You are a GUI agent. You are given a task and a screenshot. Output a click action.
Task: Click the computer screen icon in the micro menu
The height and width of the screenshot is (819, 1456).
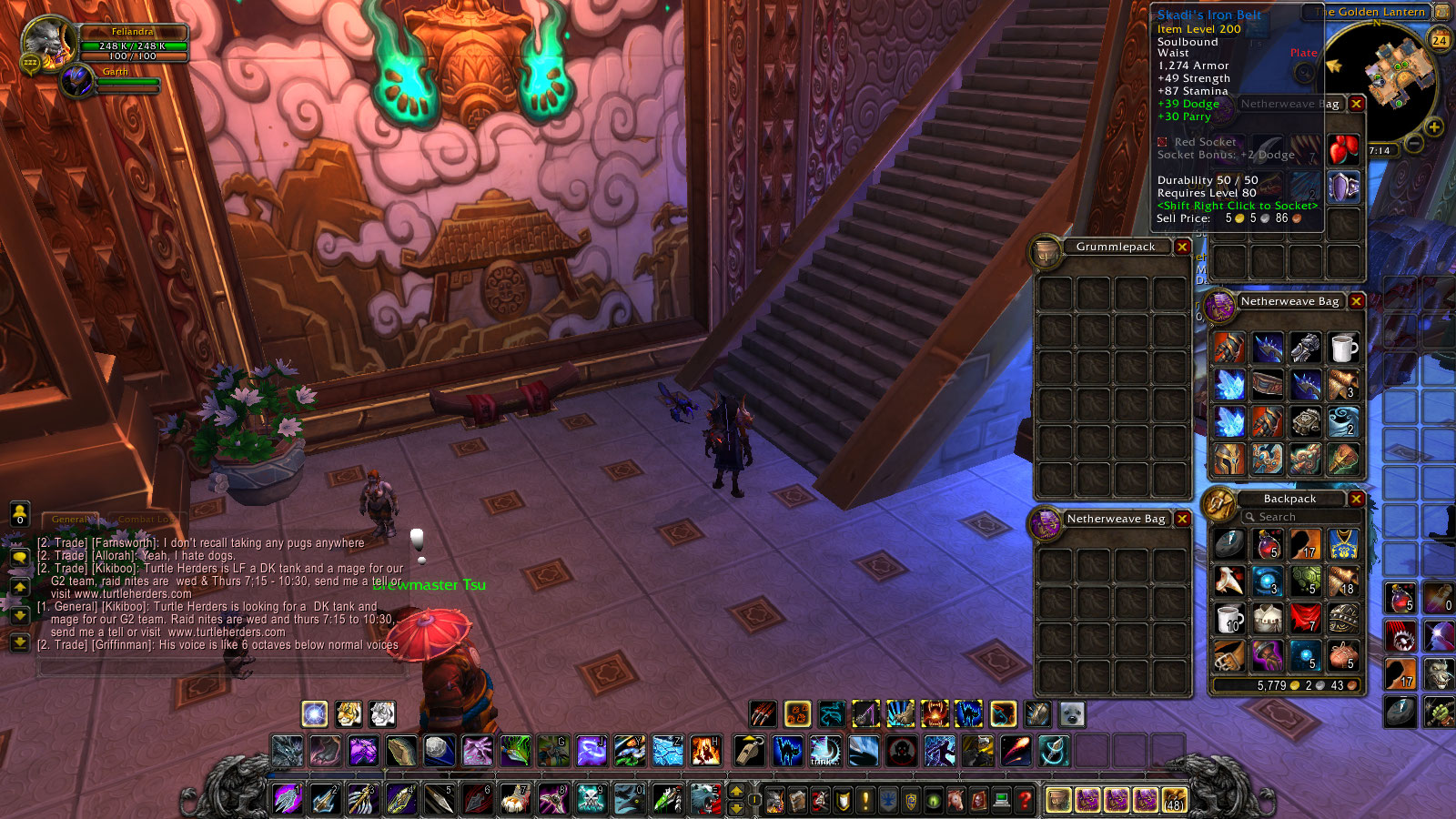[x=1003, y=801]
